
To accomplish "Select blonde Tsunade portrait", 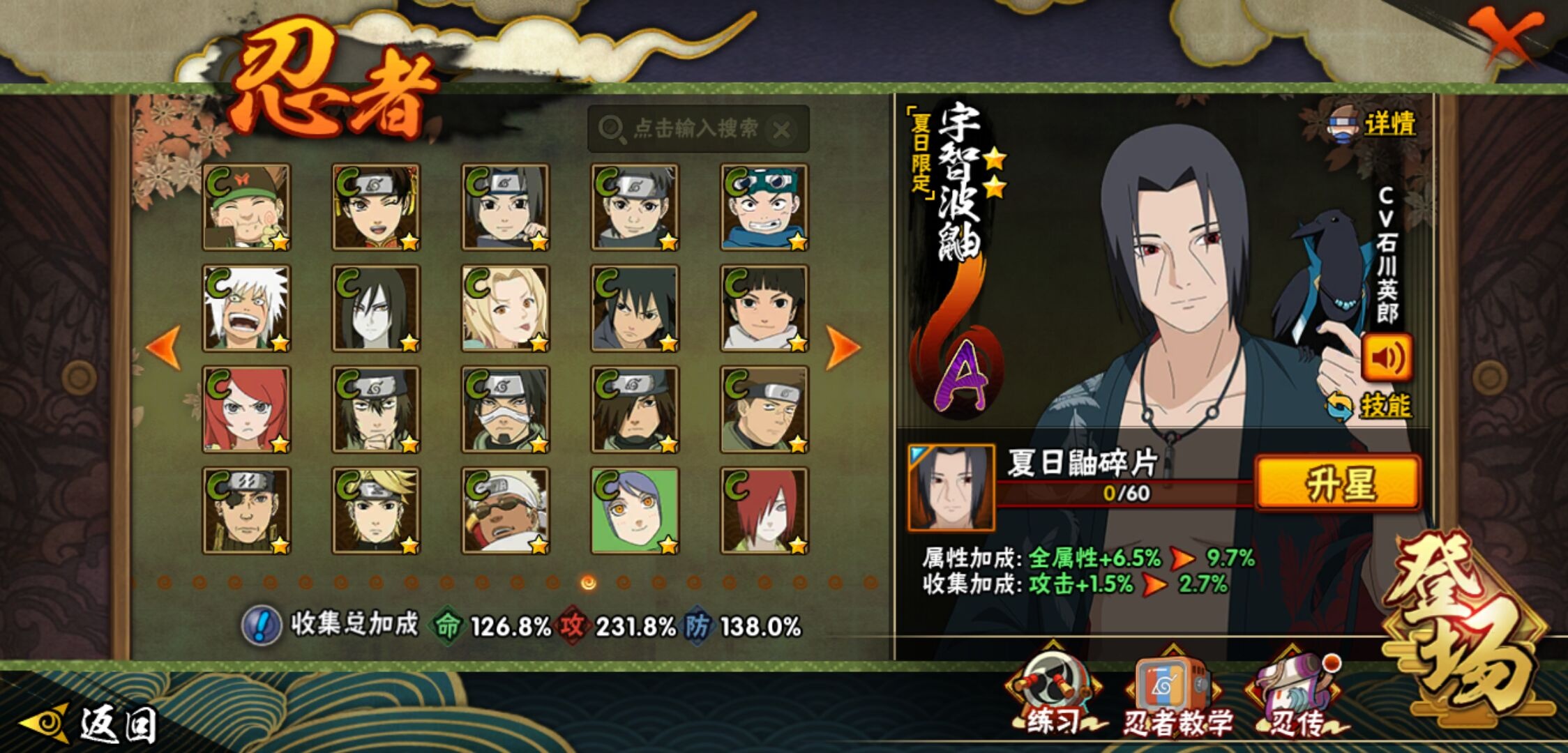I will click(505, 308).
